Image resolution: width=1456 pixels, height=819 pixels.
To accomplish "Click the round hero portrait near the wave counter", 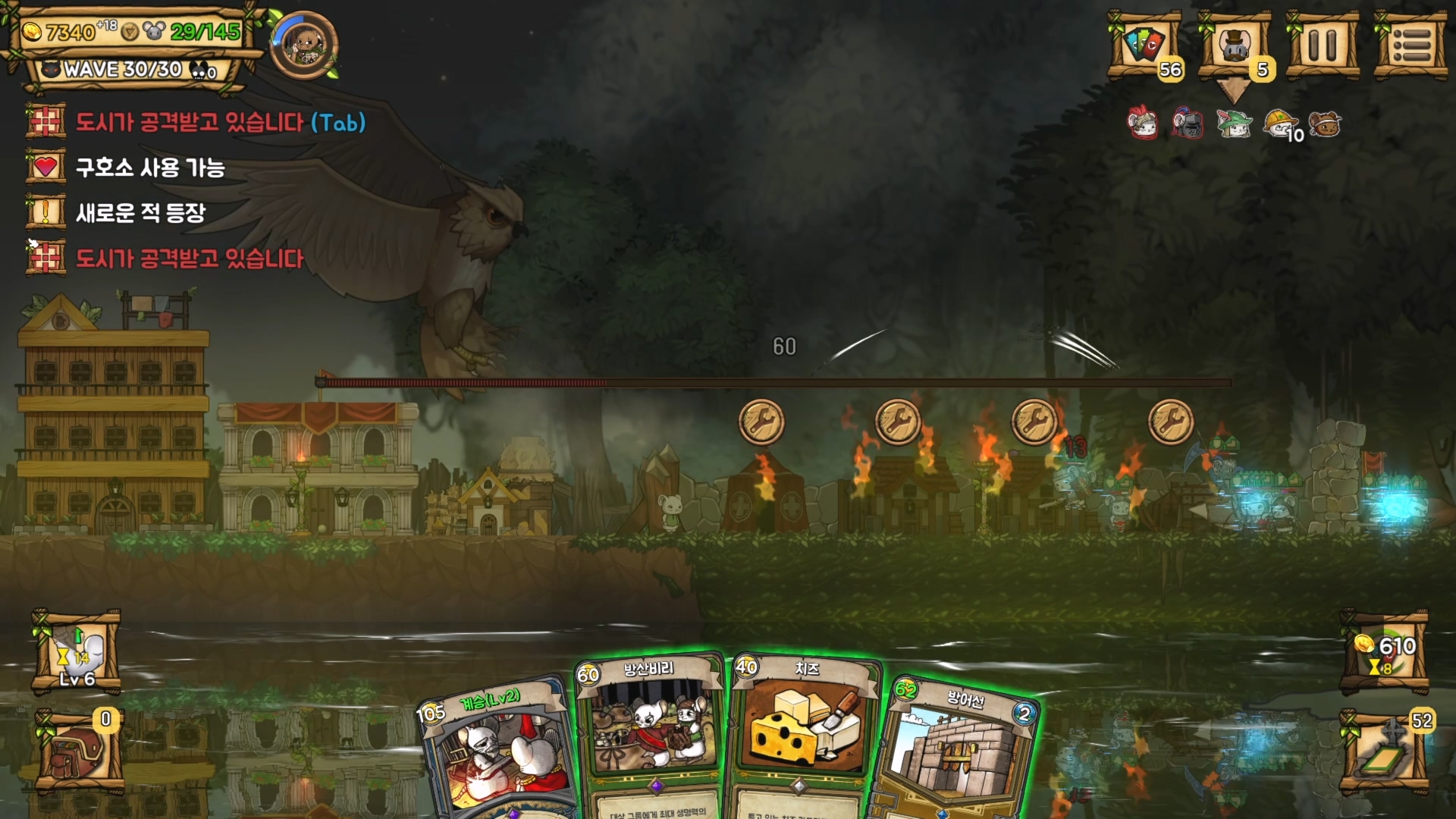I will 304,45.
